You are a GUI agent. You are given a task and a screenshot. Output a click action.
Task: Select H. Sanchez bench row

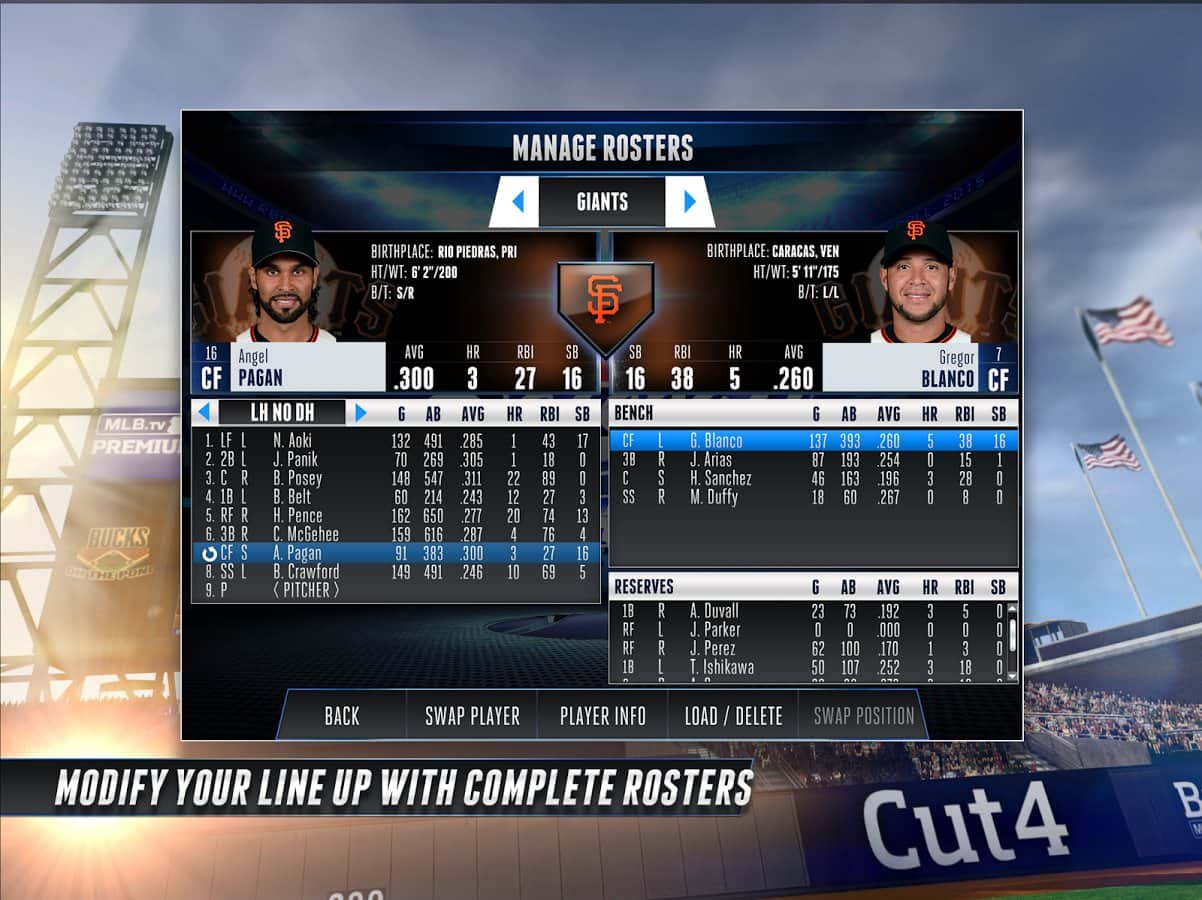[812, 478]
